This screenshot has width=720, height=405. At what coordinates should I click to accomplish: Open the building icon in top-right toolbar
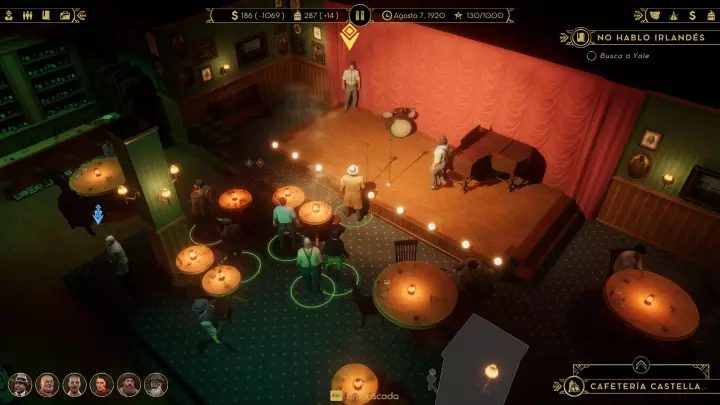click(673, 15)
